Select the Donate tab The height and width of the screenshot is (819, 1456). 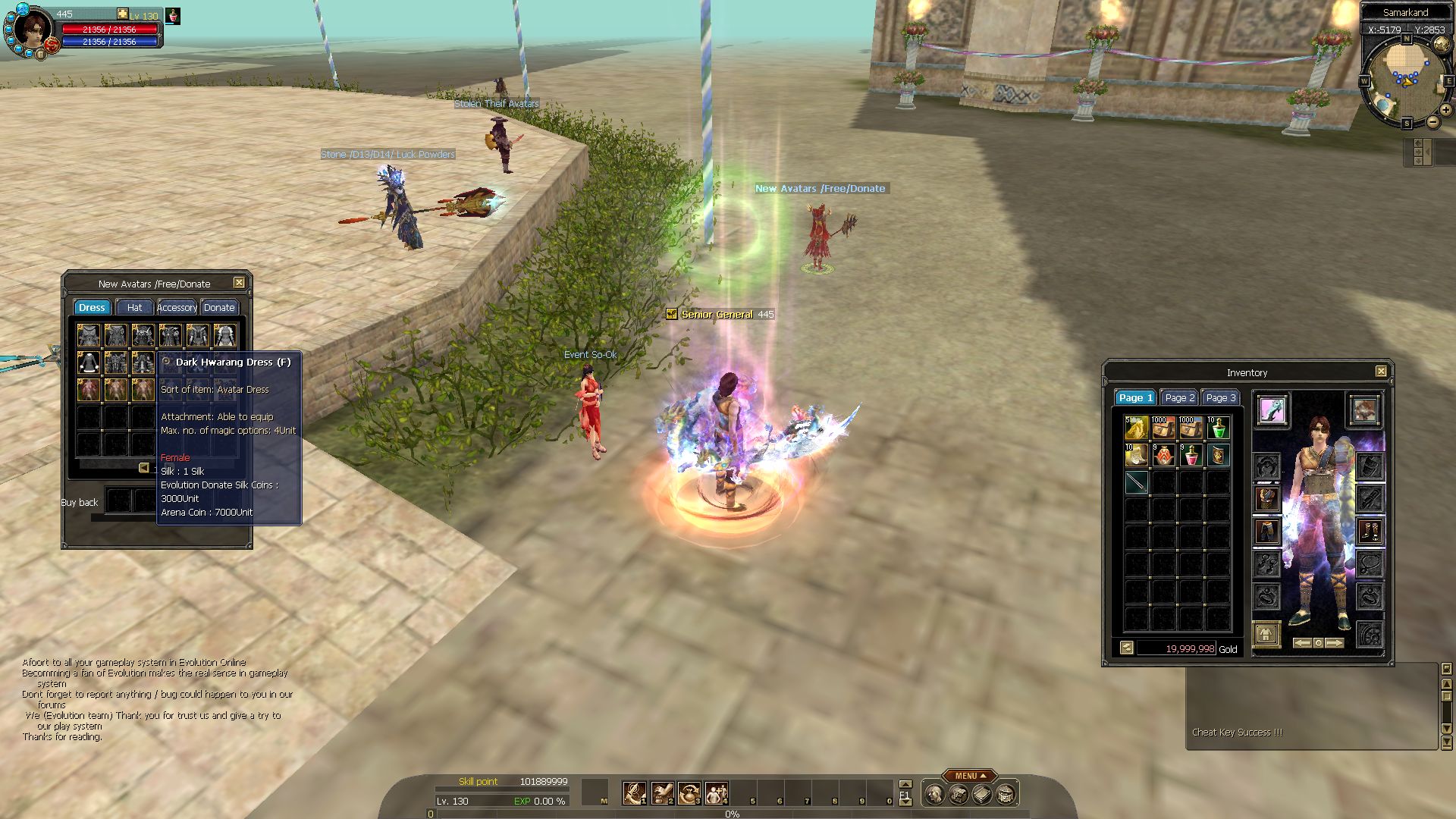coord(219,307)
